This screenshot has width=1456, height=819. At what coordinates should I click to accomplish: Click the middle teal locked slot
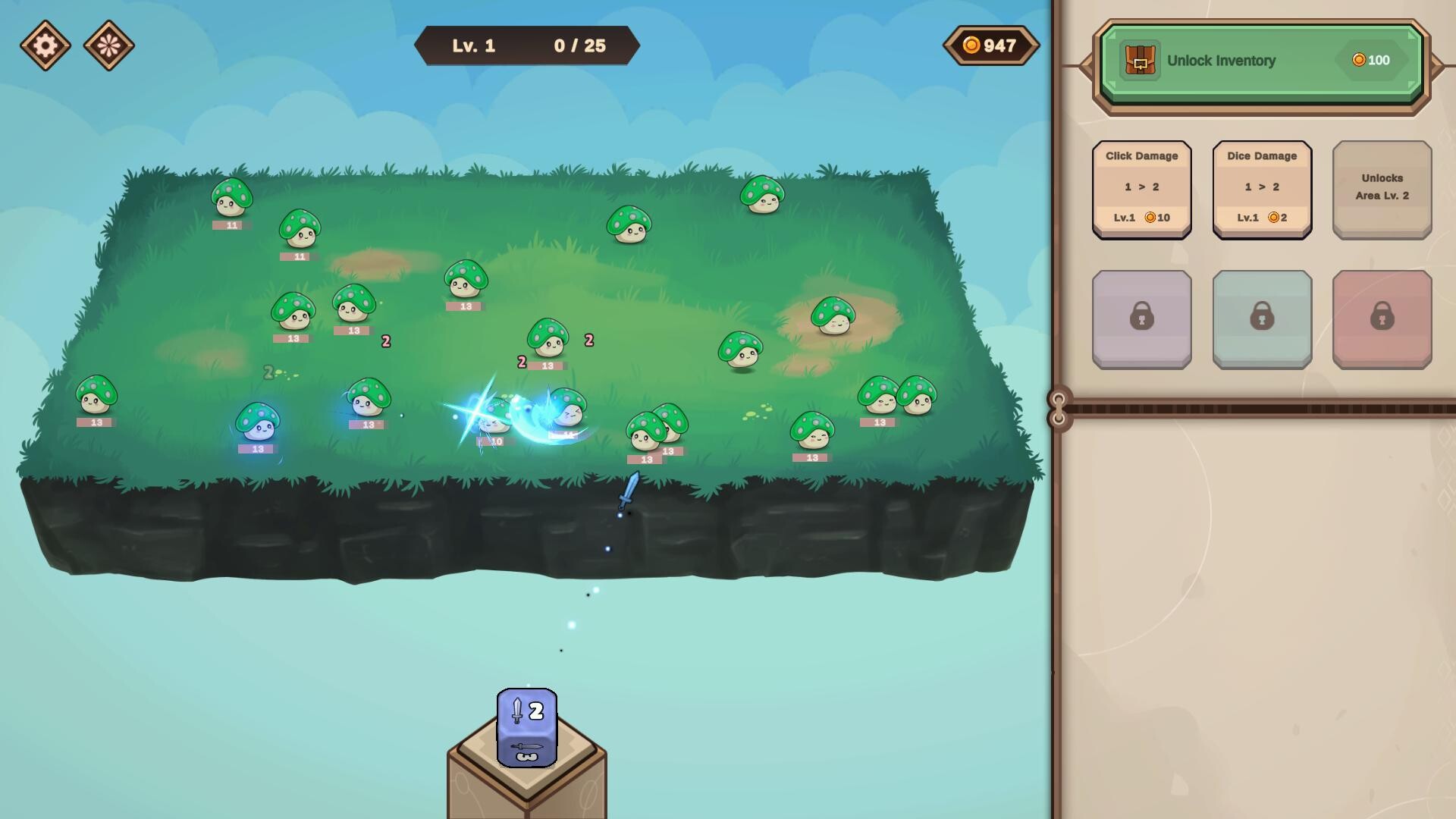coord(1261,318)
